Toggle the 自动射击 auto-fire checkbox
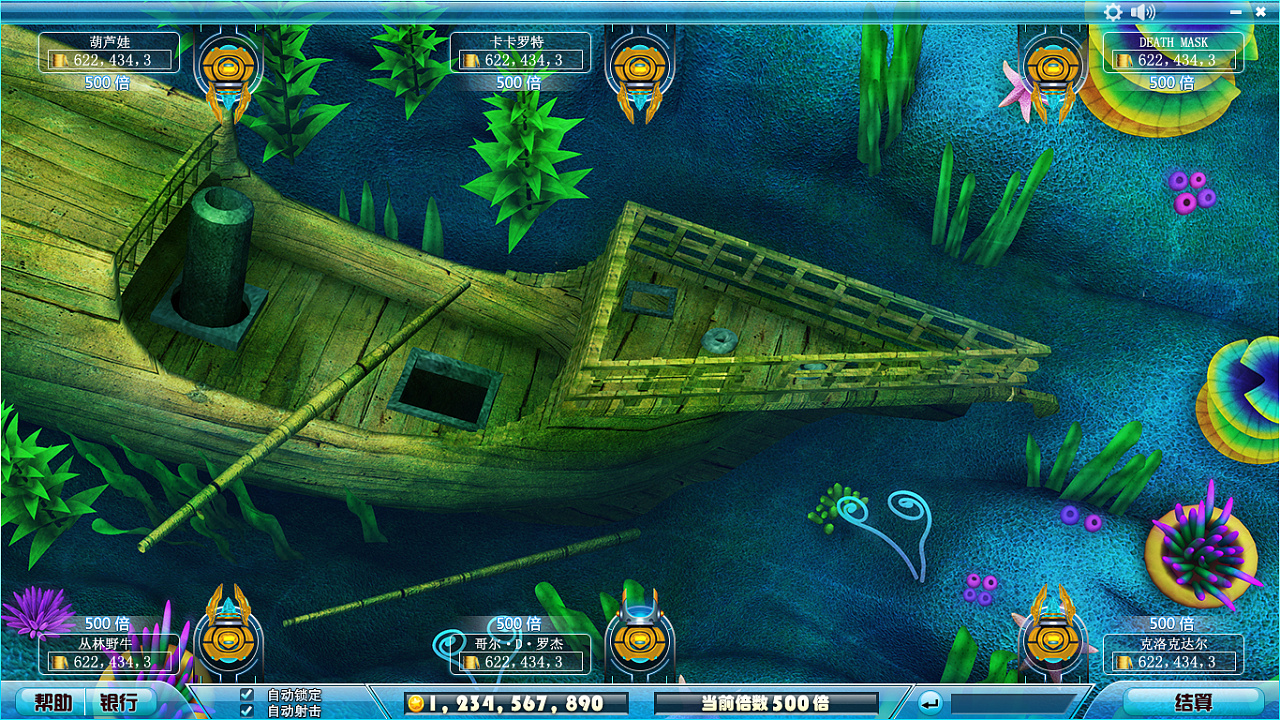Screen dimensions: 1280x720 (247, 710)
